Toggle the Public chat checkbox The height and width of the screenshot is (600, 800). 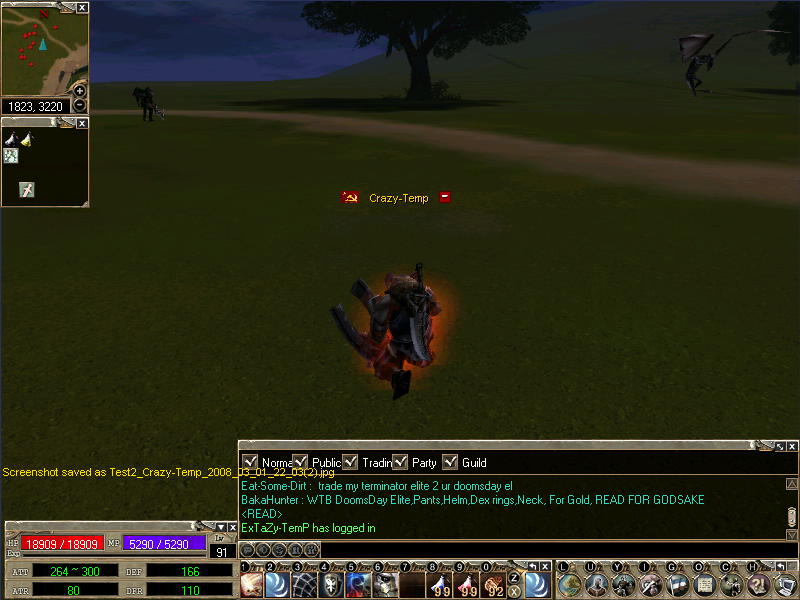(300, 462)
